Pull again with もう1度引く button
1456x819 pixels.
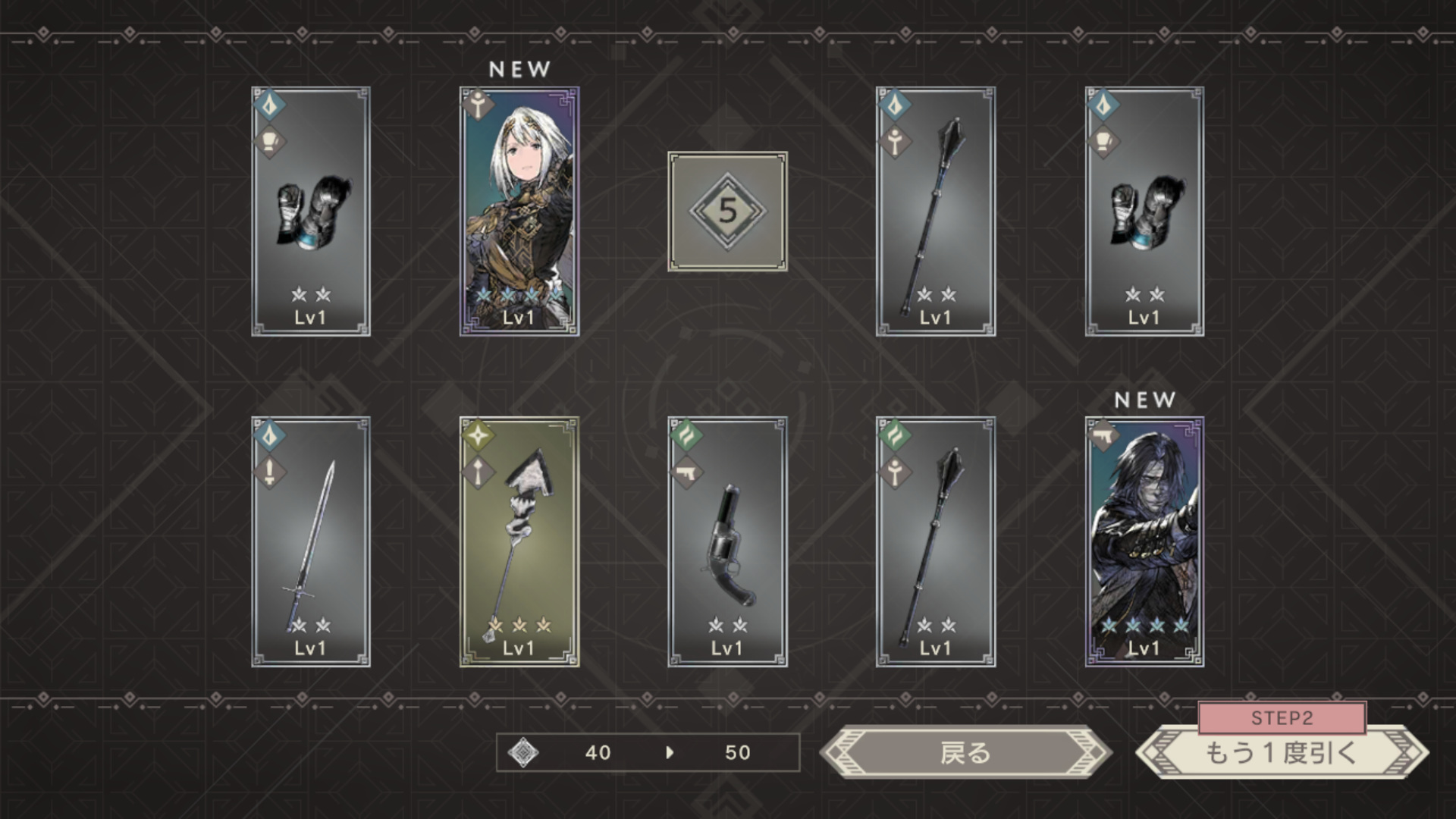(x=1282, y=753)
